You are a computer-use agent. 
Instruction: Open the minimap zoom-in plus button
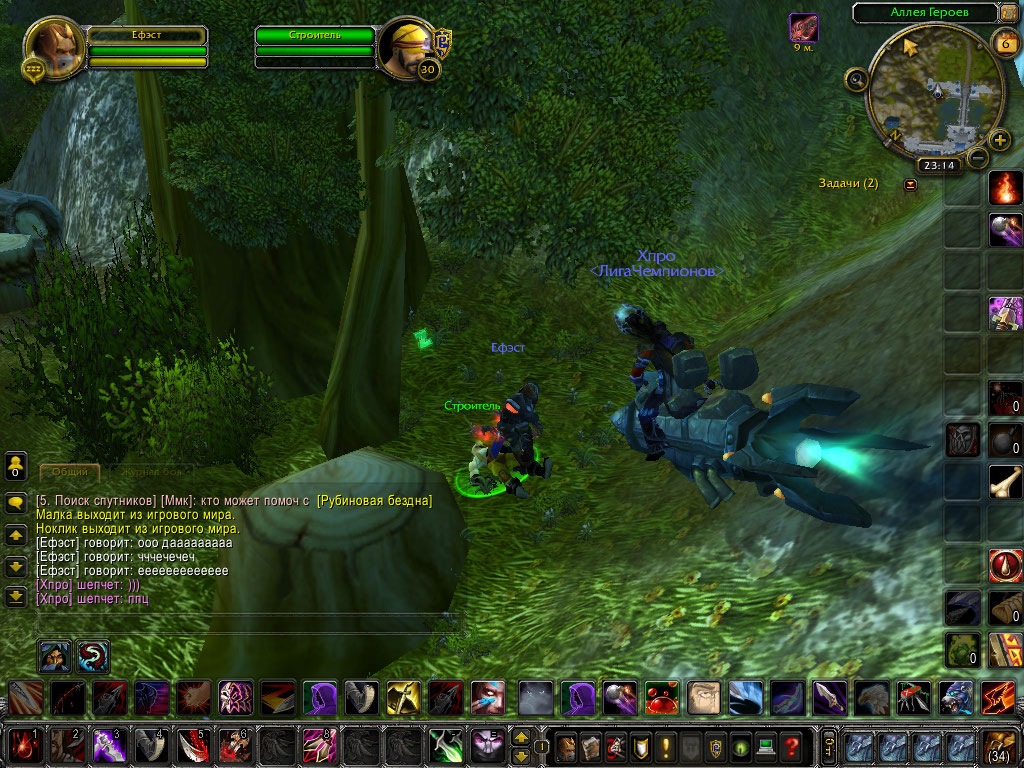tap(999, 140)
